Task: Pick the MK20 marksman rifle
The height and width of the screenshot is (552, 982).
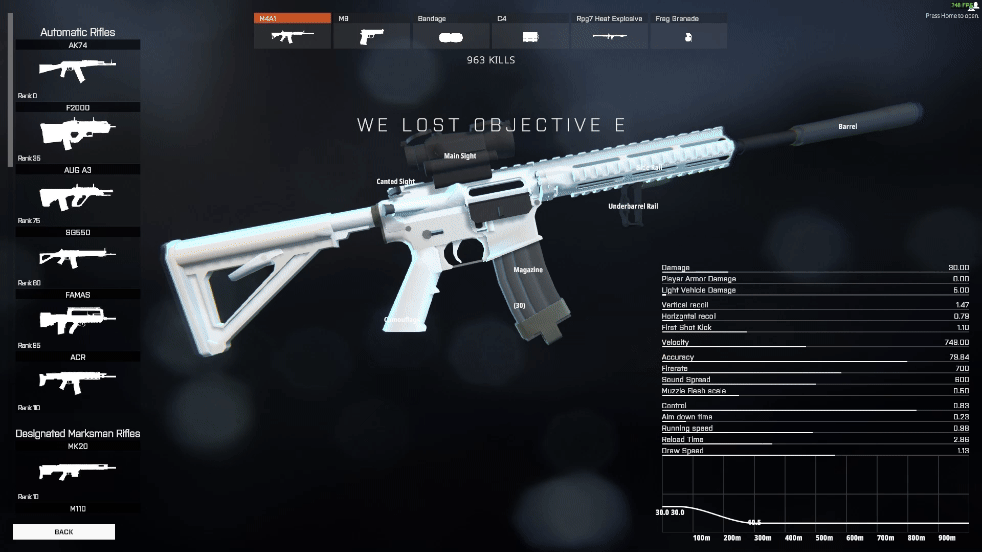Action: pyautogui.click(x=77, y=469)
